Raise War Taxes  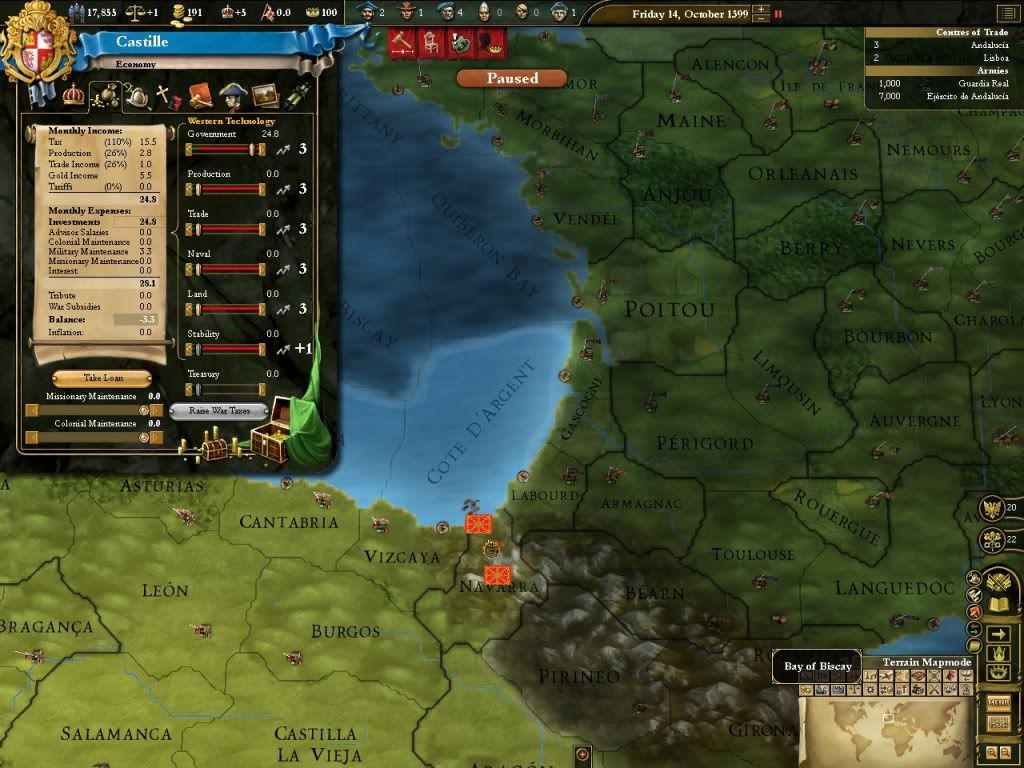219,411
